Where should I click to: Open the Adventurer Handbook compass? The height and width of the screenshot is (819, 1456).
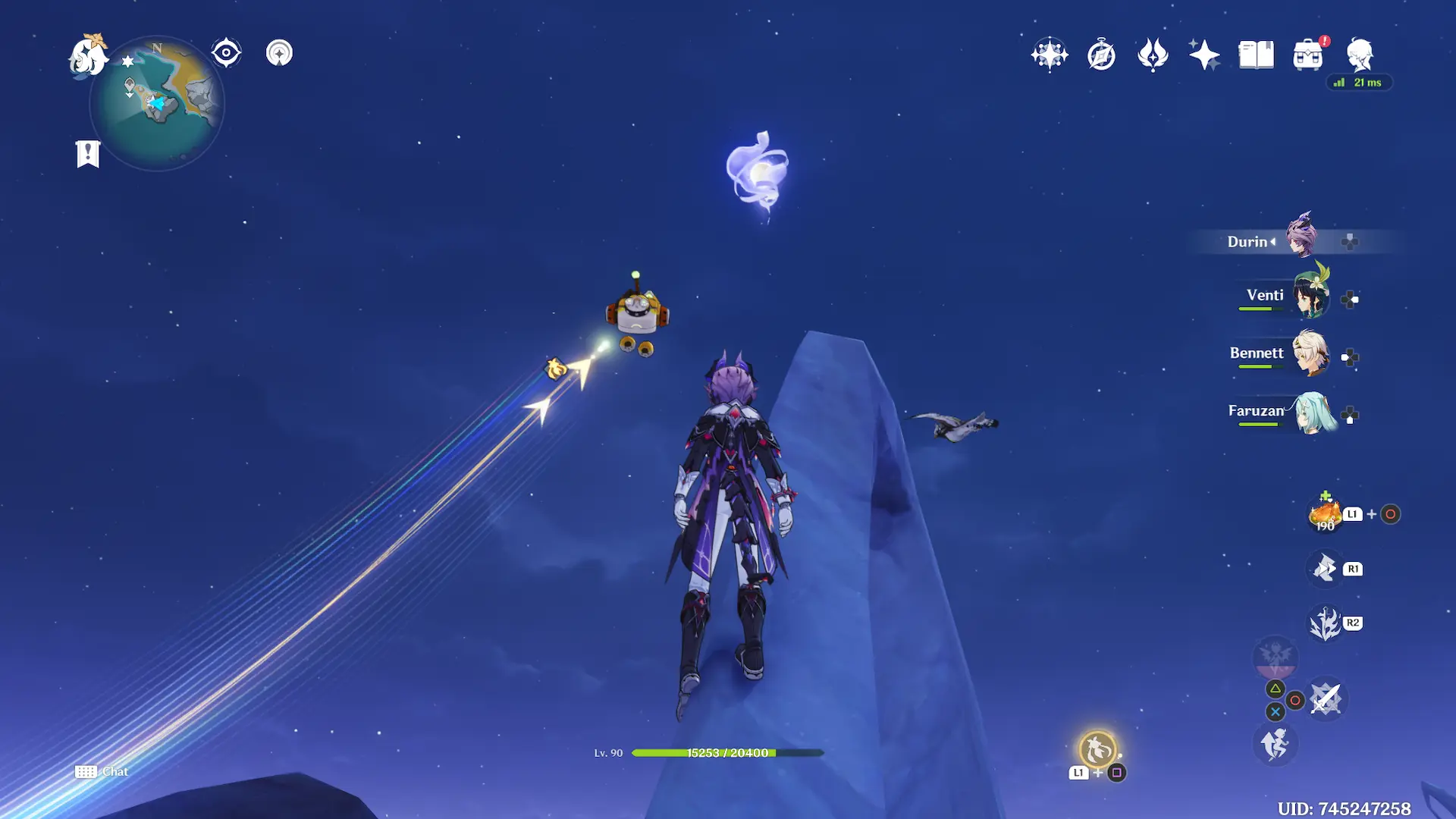click(x=1101, y=55)
